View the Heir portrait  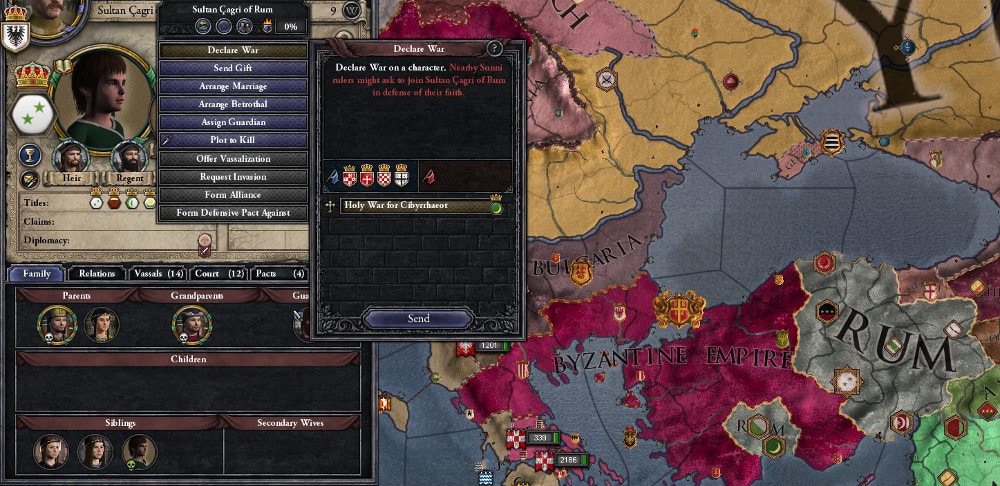tap(70, 156)
